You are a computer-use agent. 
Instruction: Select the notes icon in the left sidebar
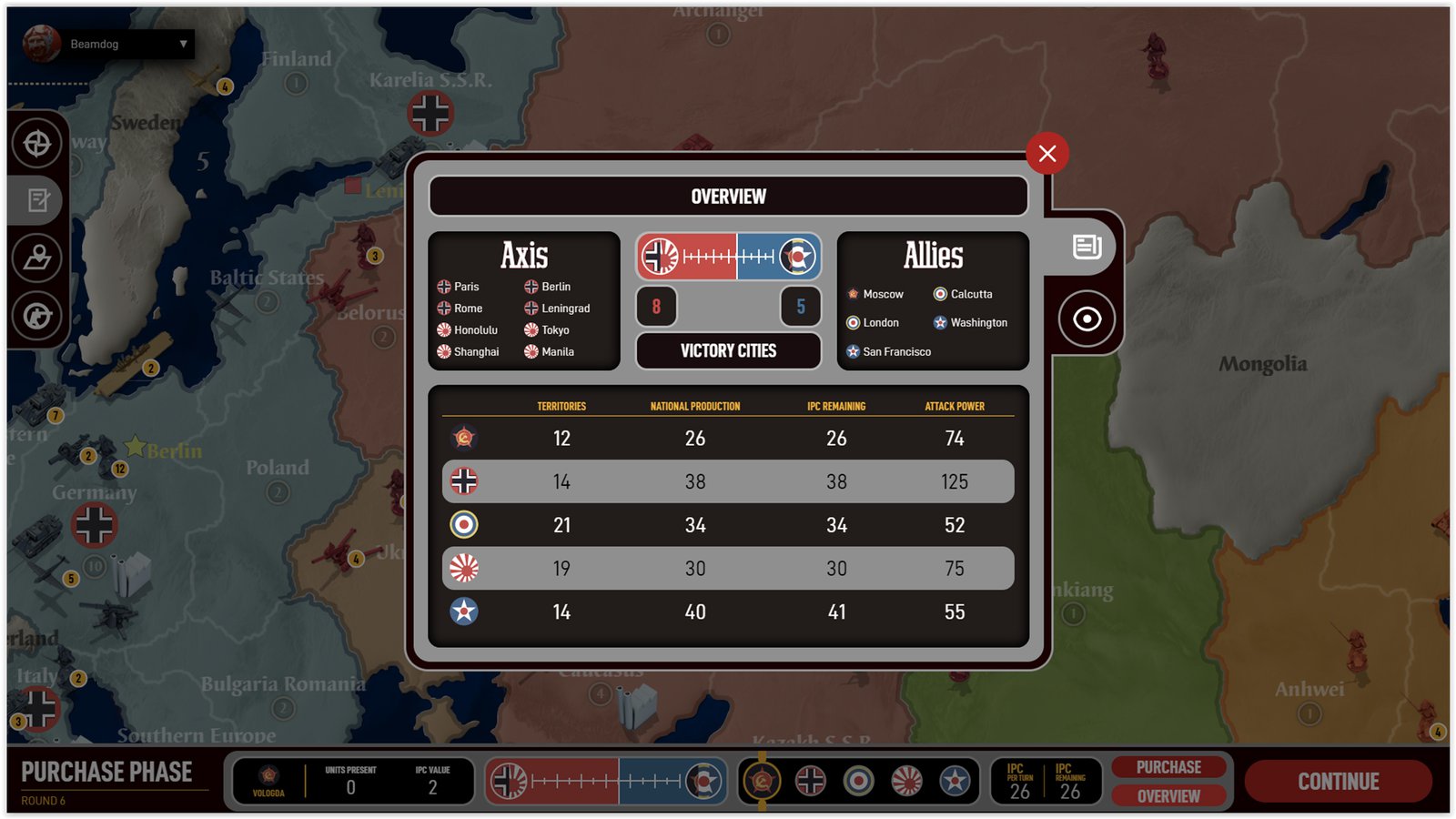[36, 201]
